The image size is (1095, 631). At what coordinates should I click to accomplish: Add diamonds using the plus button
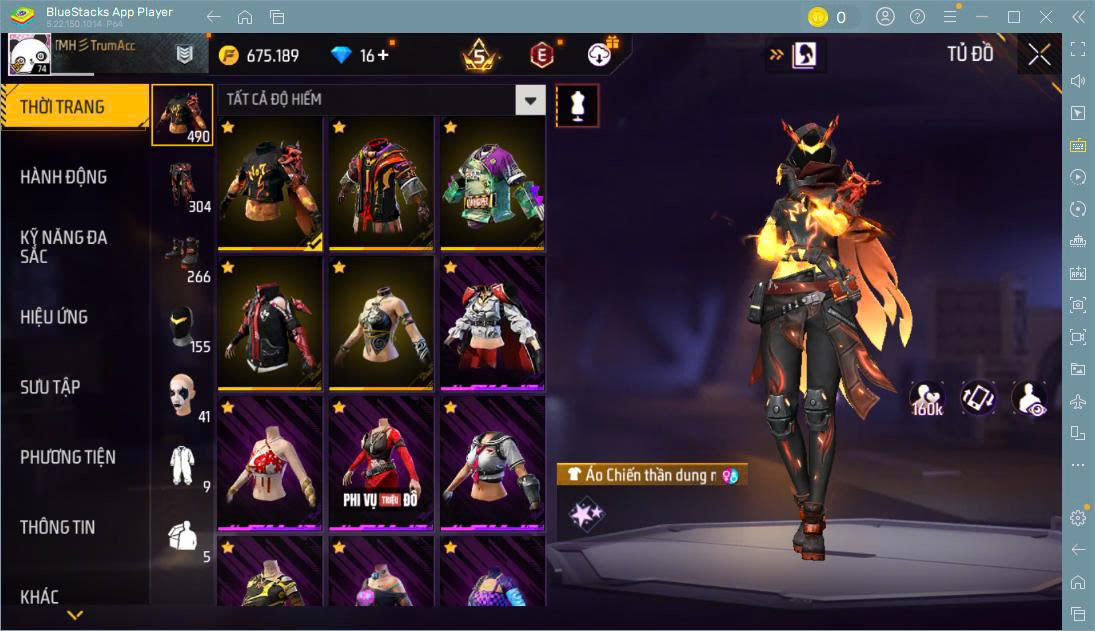tap(384, 55)
